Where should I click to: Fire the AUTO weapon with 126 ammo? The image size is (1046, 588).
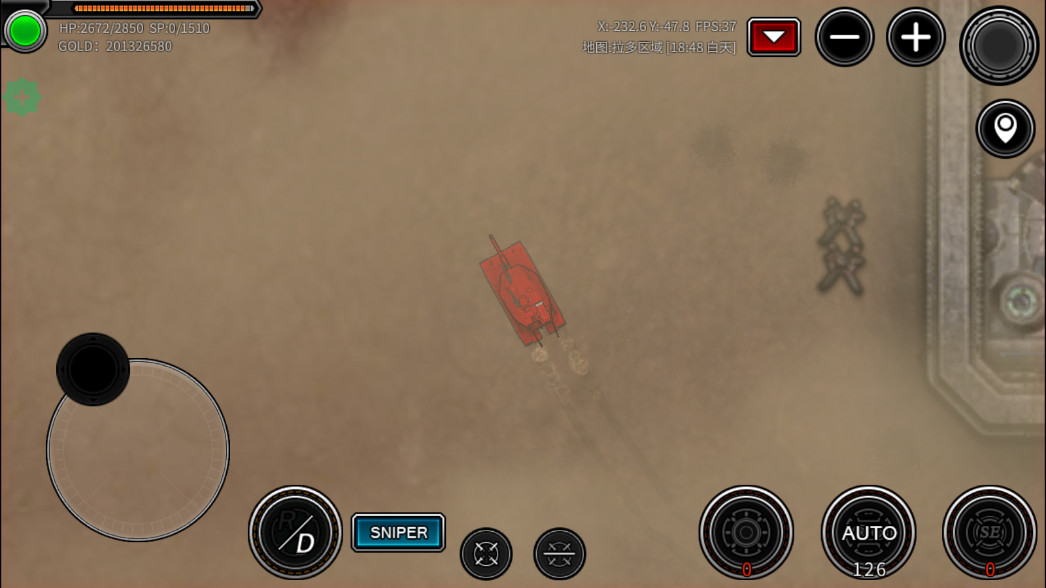point(868,533)
